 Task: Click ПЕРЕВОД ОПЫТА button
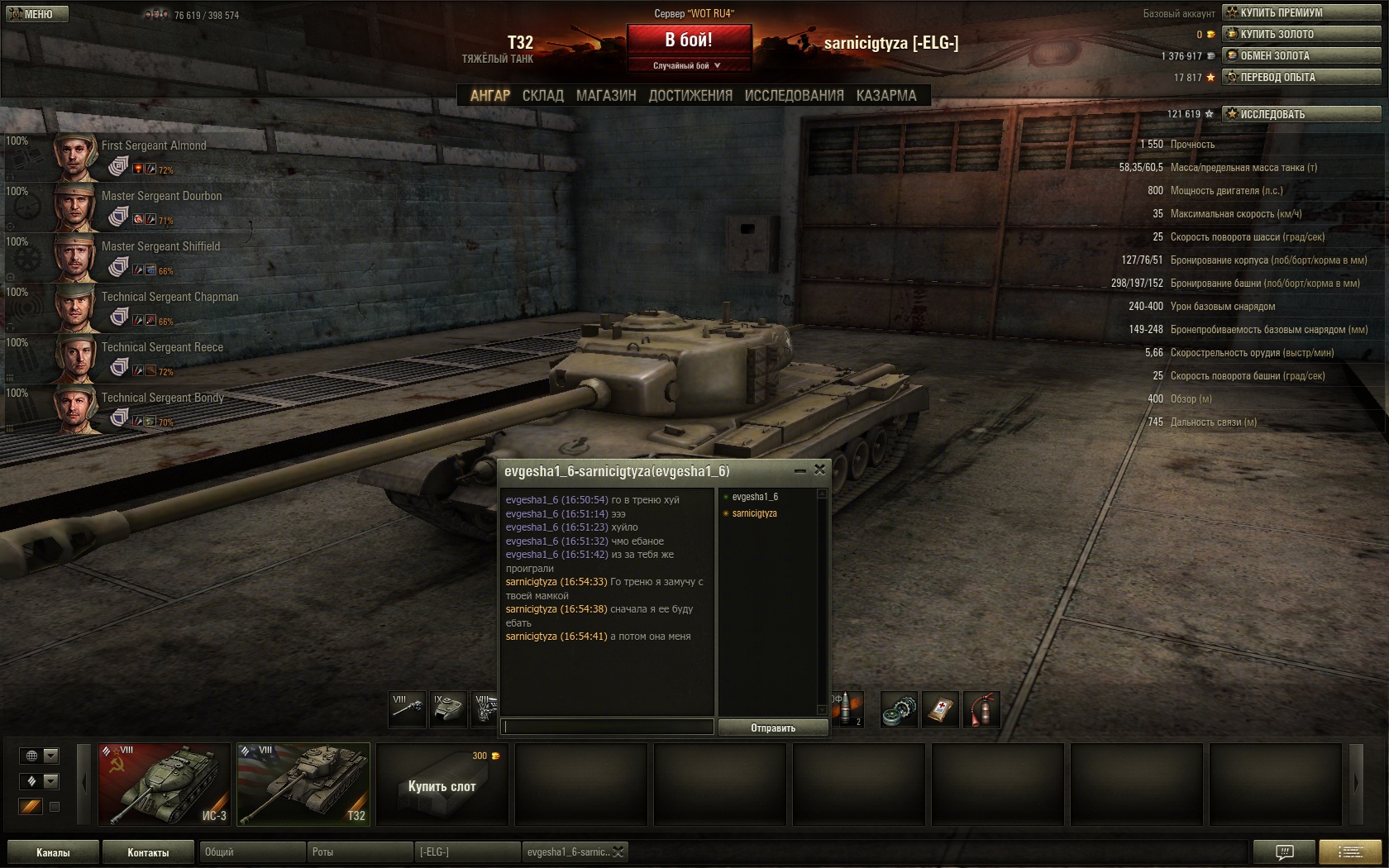(1301, 77)
